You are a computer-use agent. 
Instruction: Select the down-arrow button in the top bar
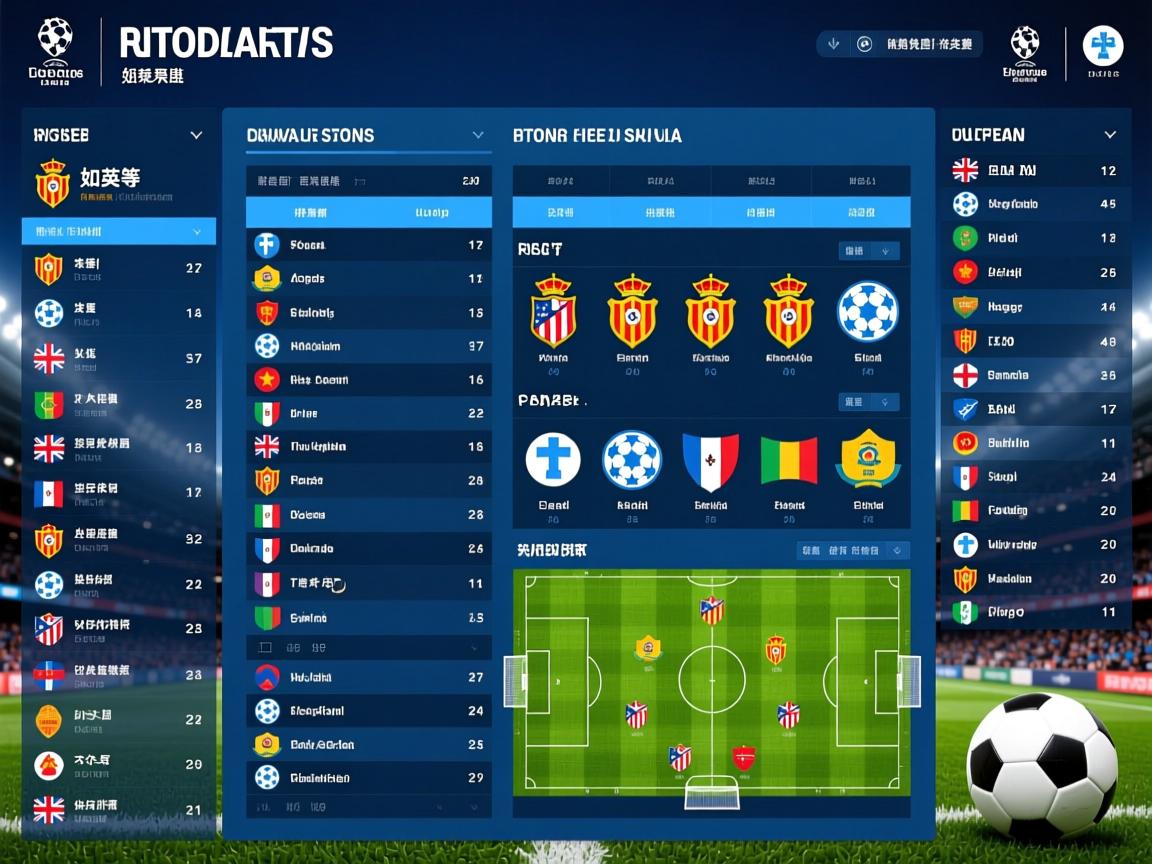834,44
